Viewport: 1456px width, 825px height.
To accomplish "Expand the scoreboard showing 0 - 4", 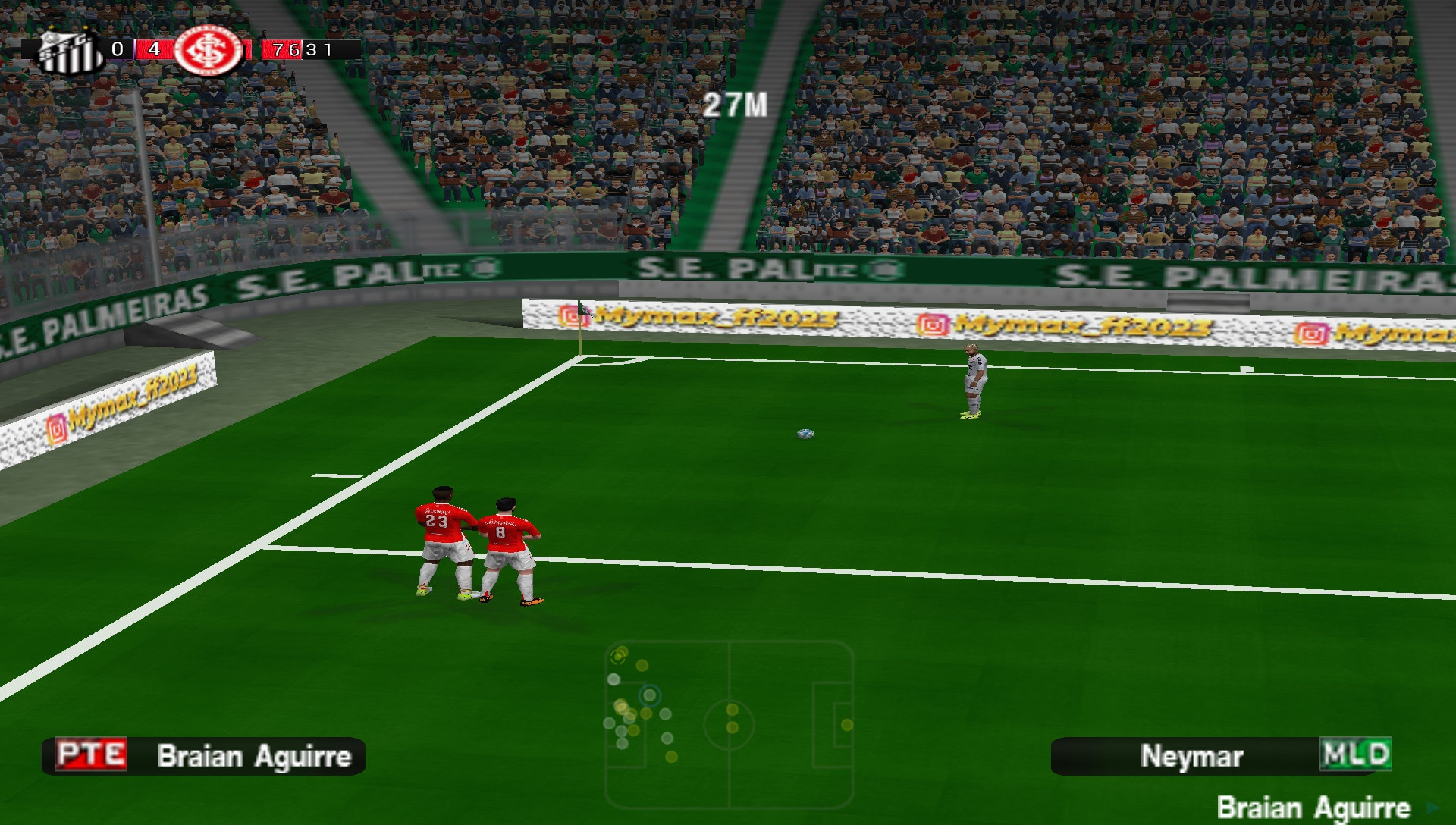I will pyautogui.click(x=135, y=50).
